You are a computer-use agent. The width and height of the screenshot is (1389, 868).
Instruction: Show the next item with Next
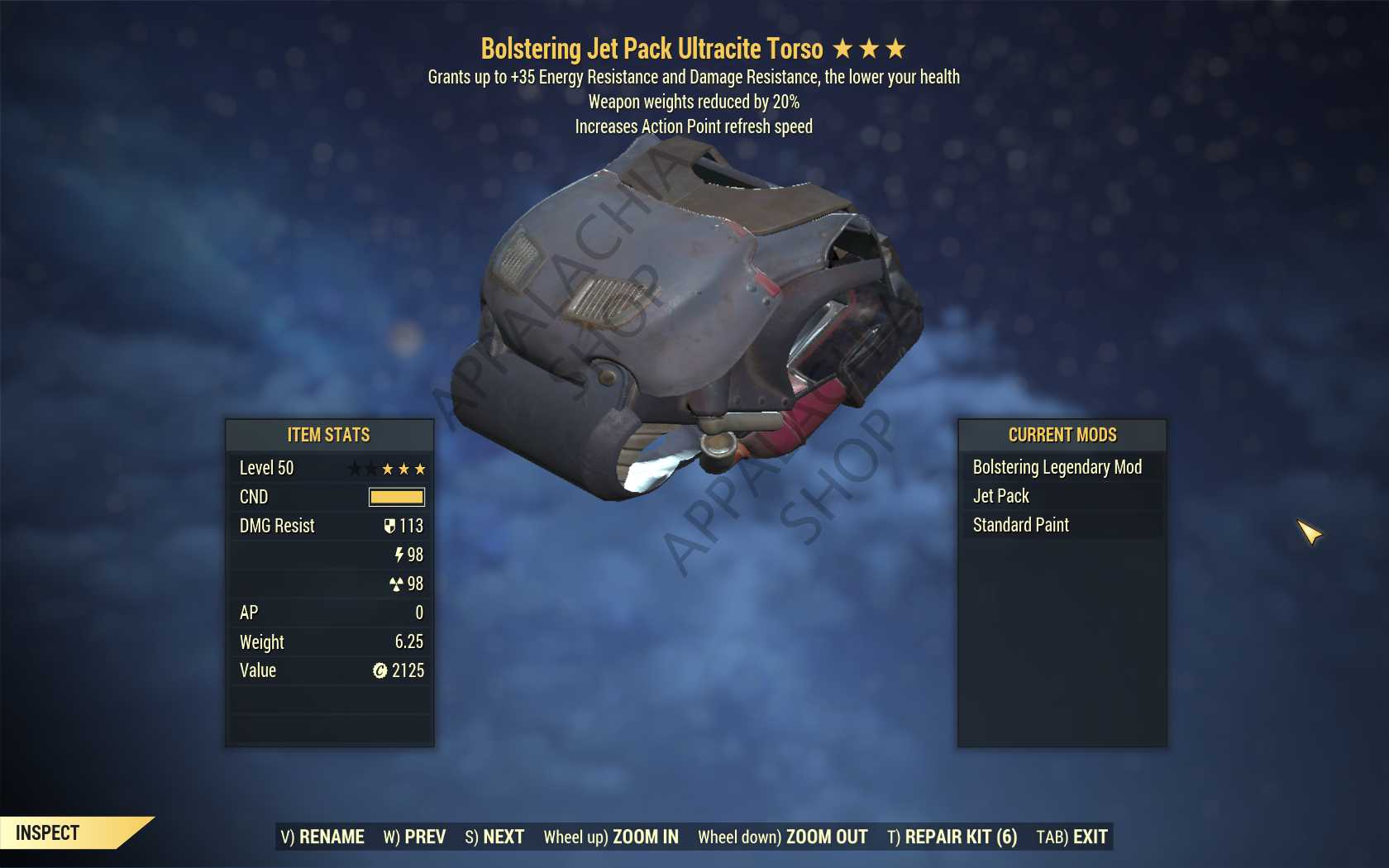pyautogui.click(x=494, y=837)
